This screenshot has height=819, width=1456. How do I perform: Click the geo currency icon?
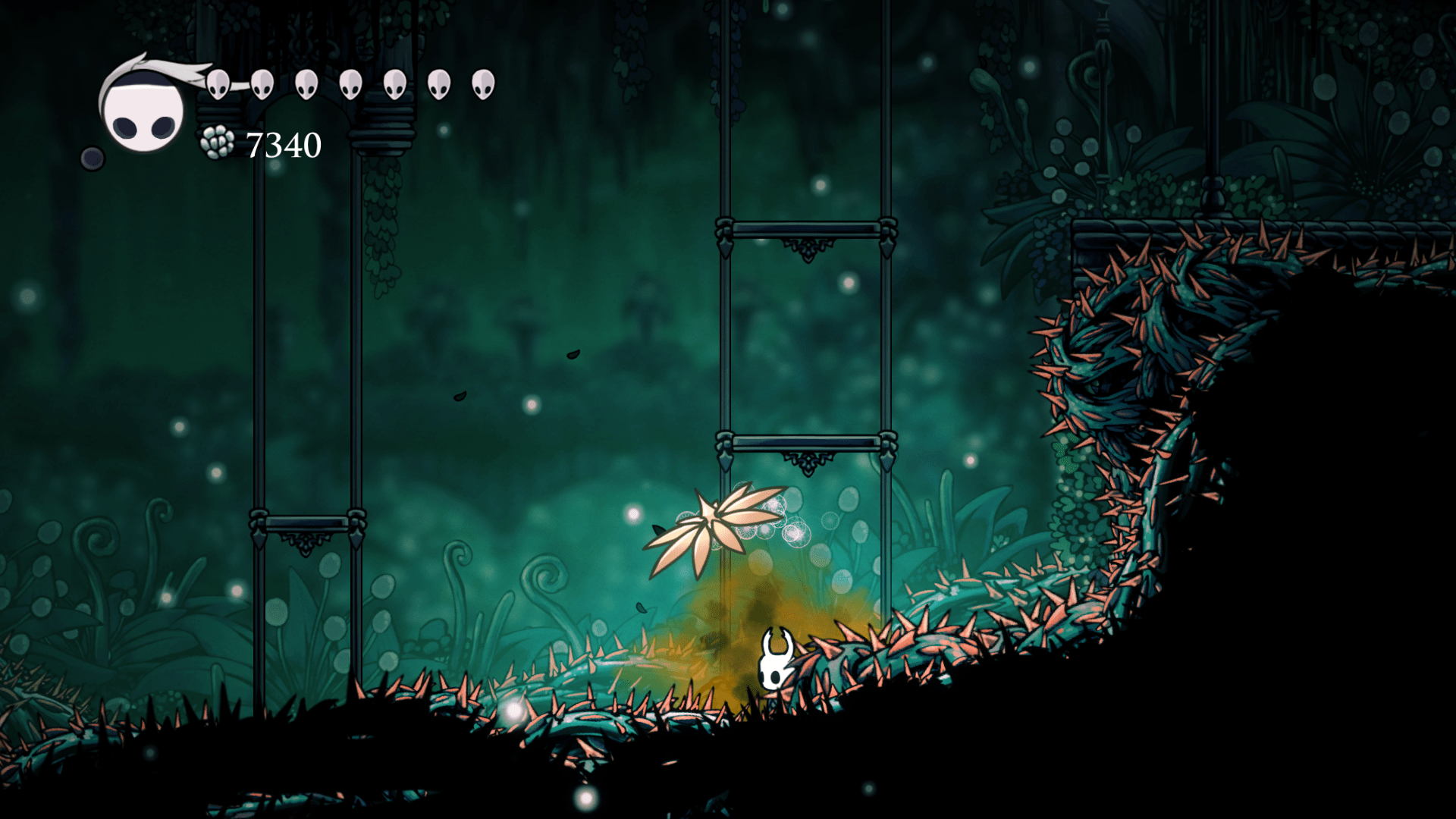tap(216, 143)
